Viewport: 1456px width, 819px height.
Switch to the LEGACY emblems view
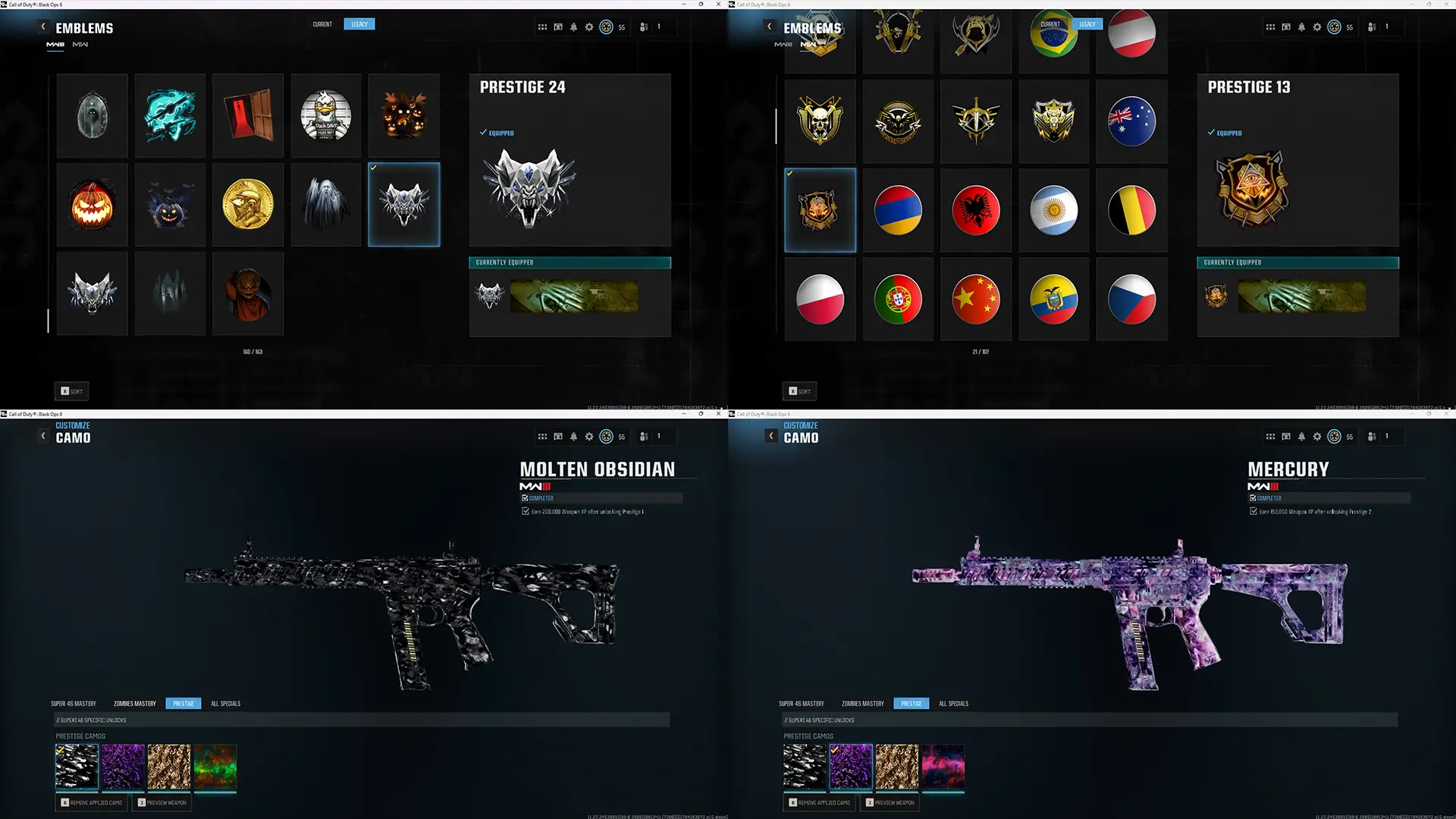coord(359,24)
